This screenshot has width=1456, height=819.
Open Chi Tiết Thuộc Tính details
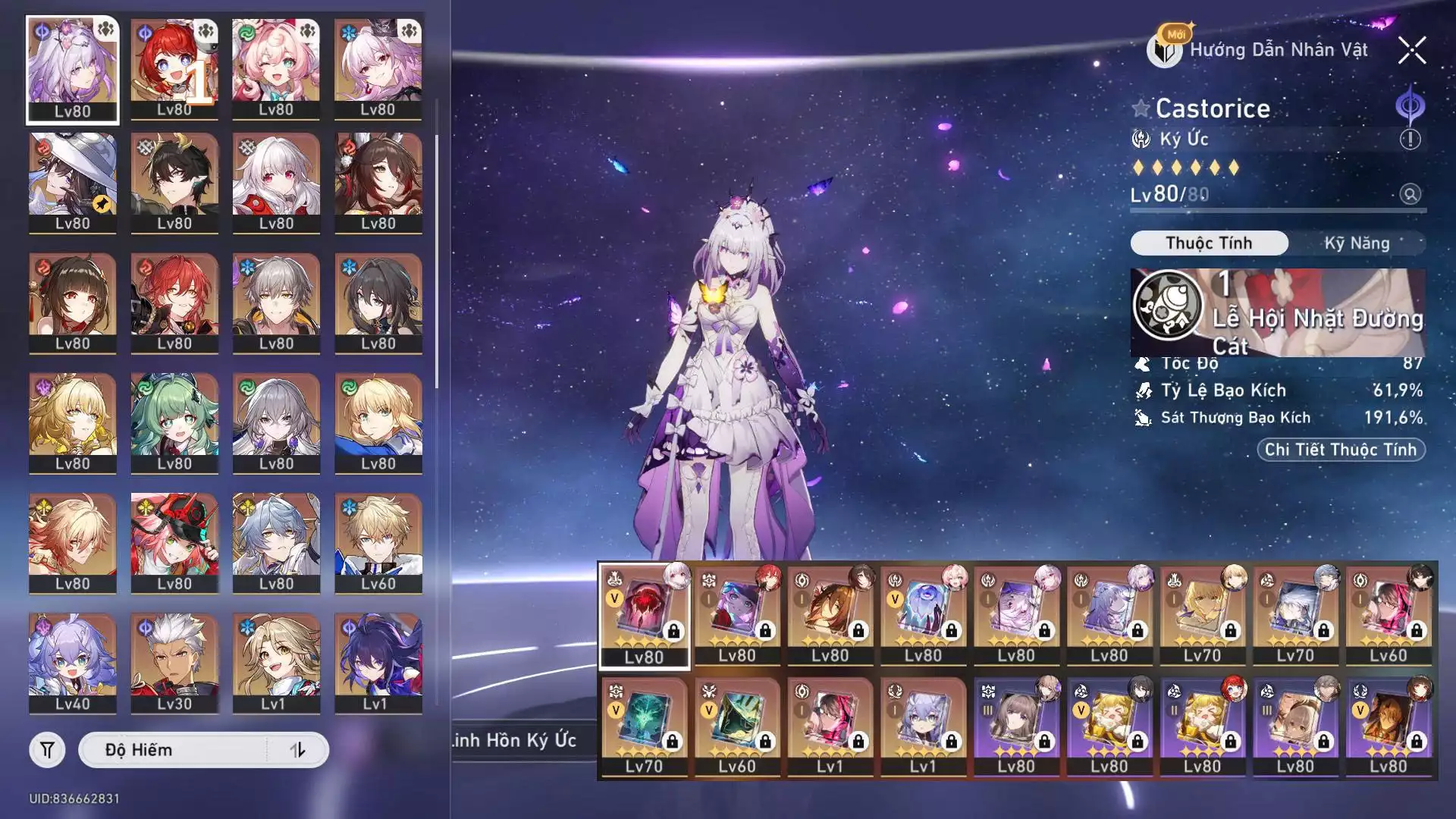(x=1340, y=450)
